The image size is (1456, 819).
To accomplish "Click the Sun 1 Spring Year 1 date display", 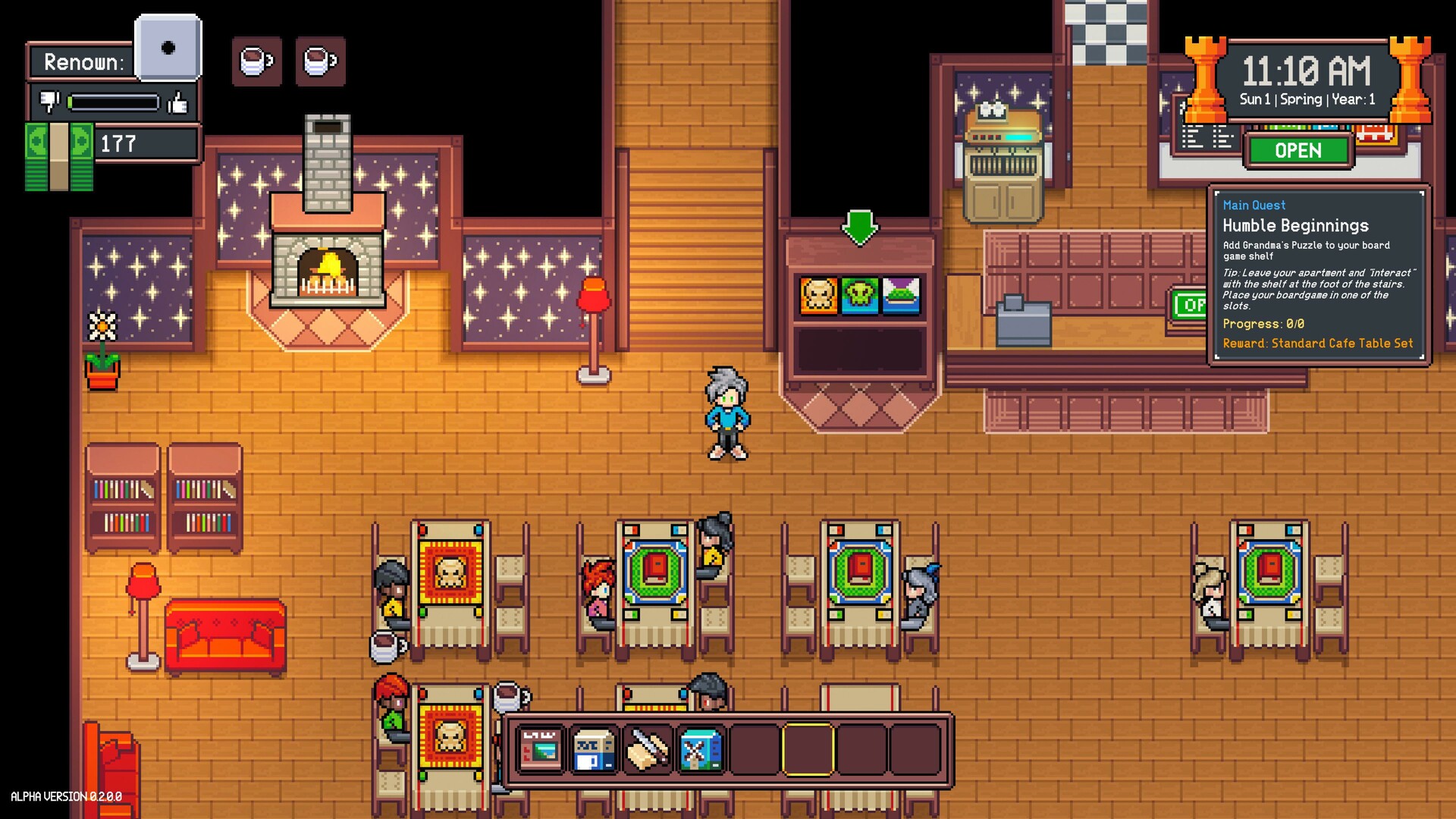I will click(x=1306, y=99).
